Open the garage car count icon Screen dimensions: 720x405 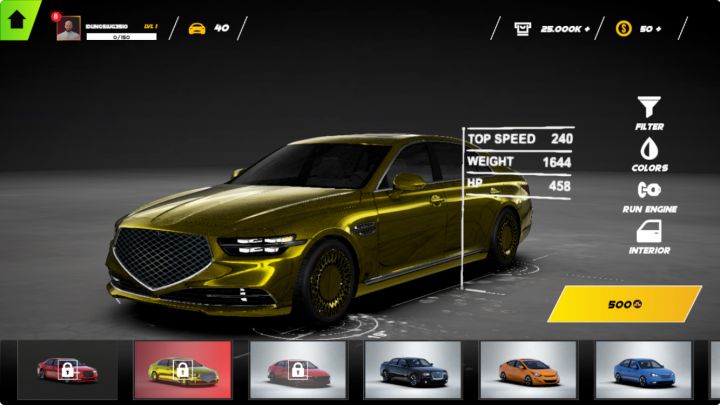coord(197,28)
